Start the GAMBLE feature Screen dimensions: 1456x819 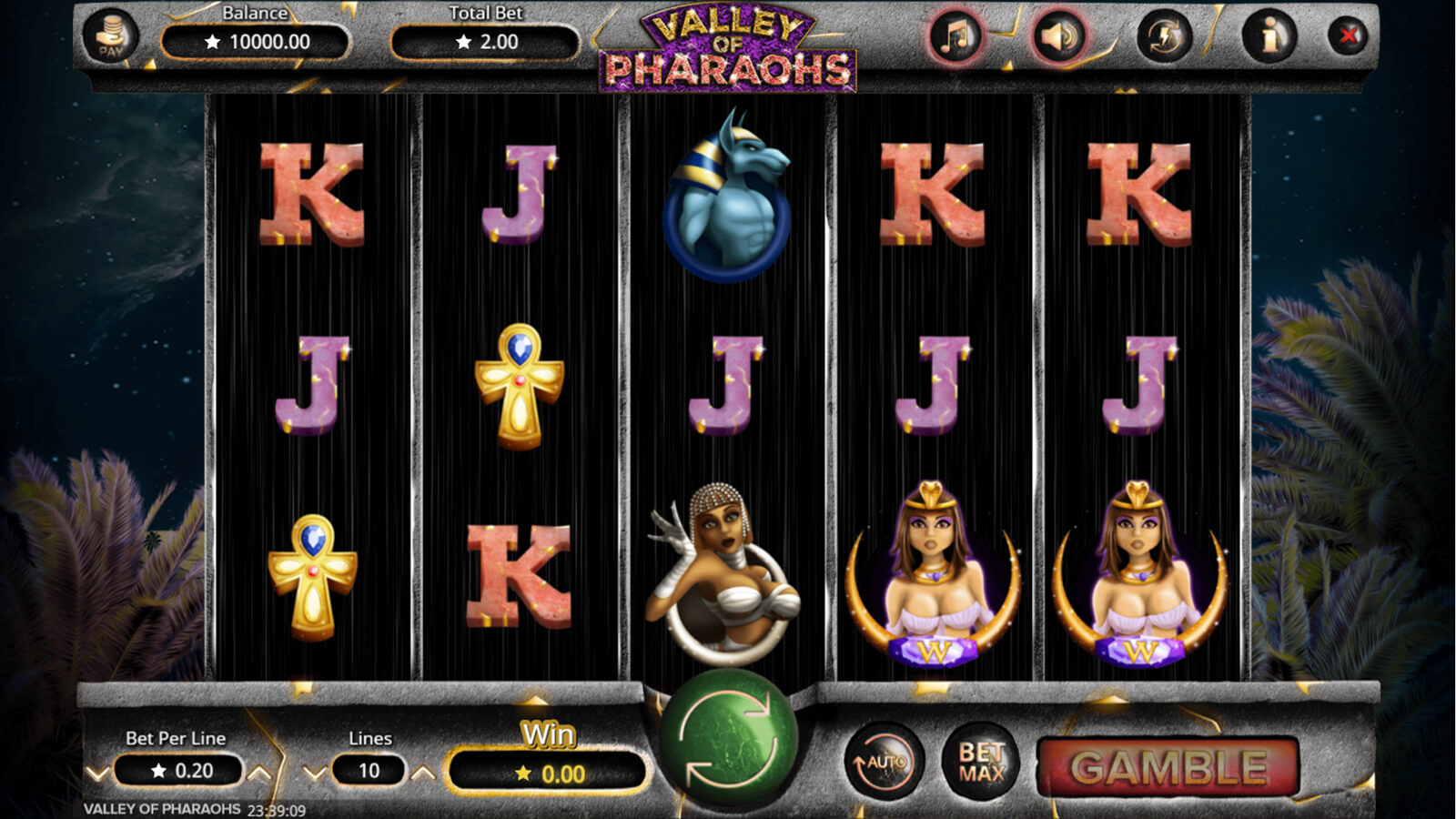tap(1168, 767)
